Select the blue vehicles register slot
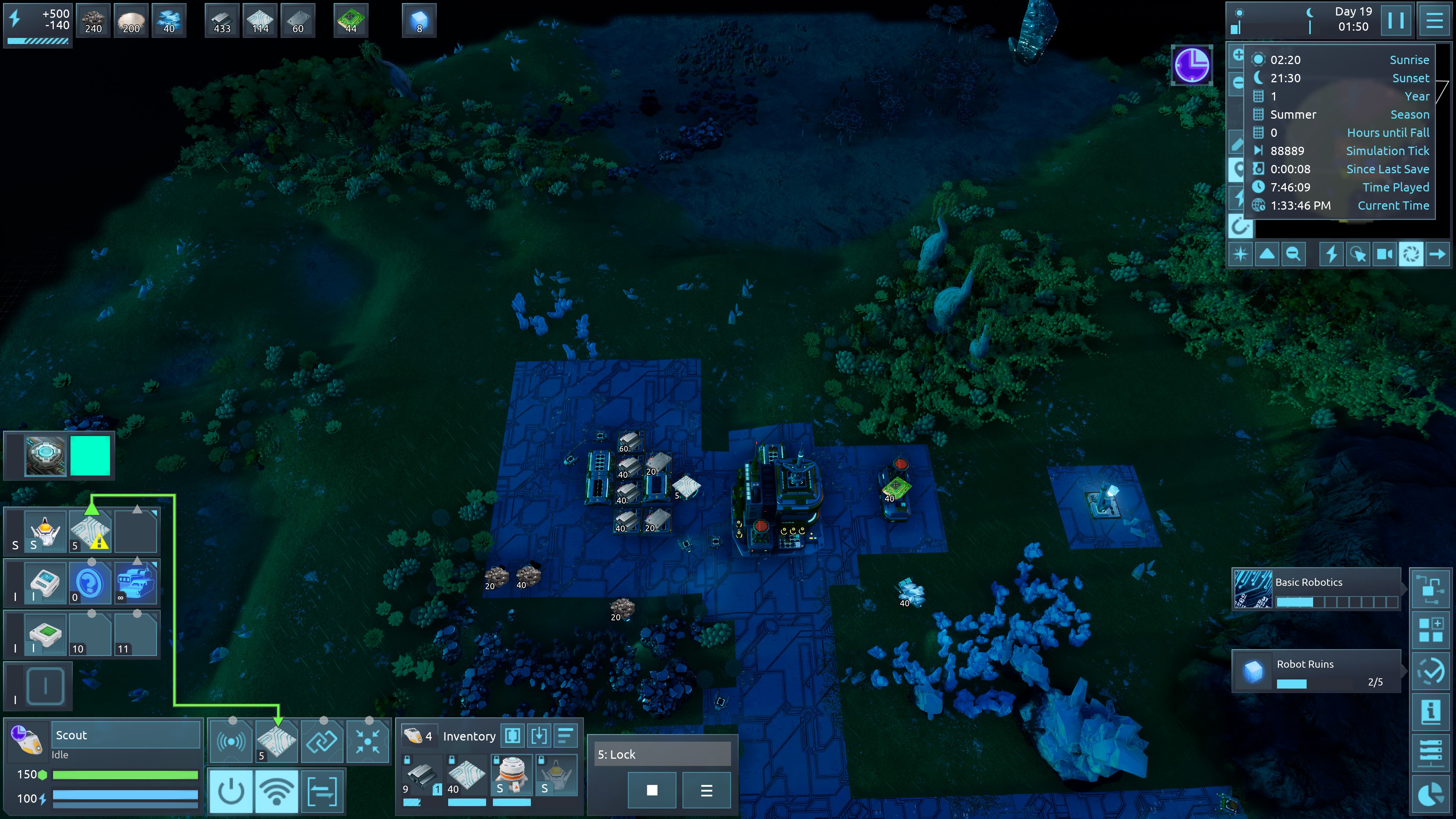The image size is (1456, 819). click(135, 582)
